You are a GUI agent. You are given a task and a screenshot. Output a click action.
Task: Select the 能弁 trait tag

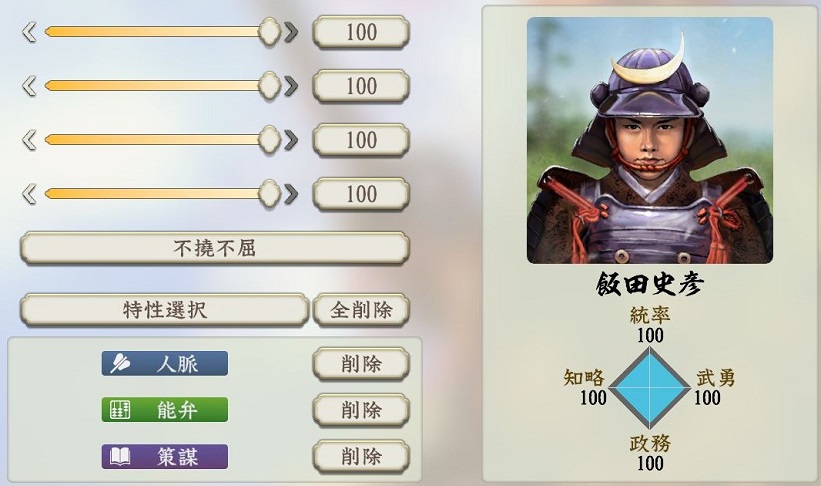[x=165, y=410]
